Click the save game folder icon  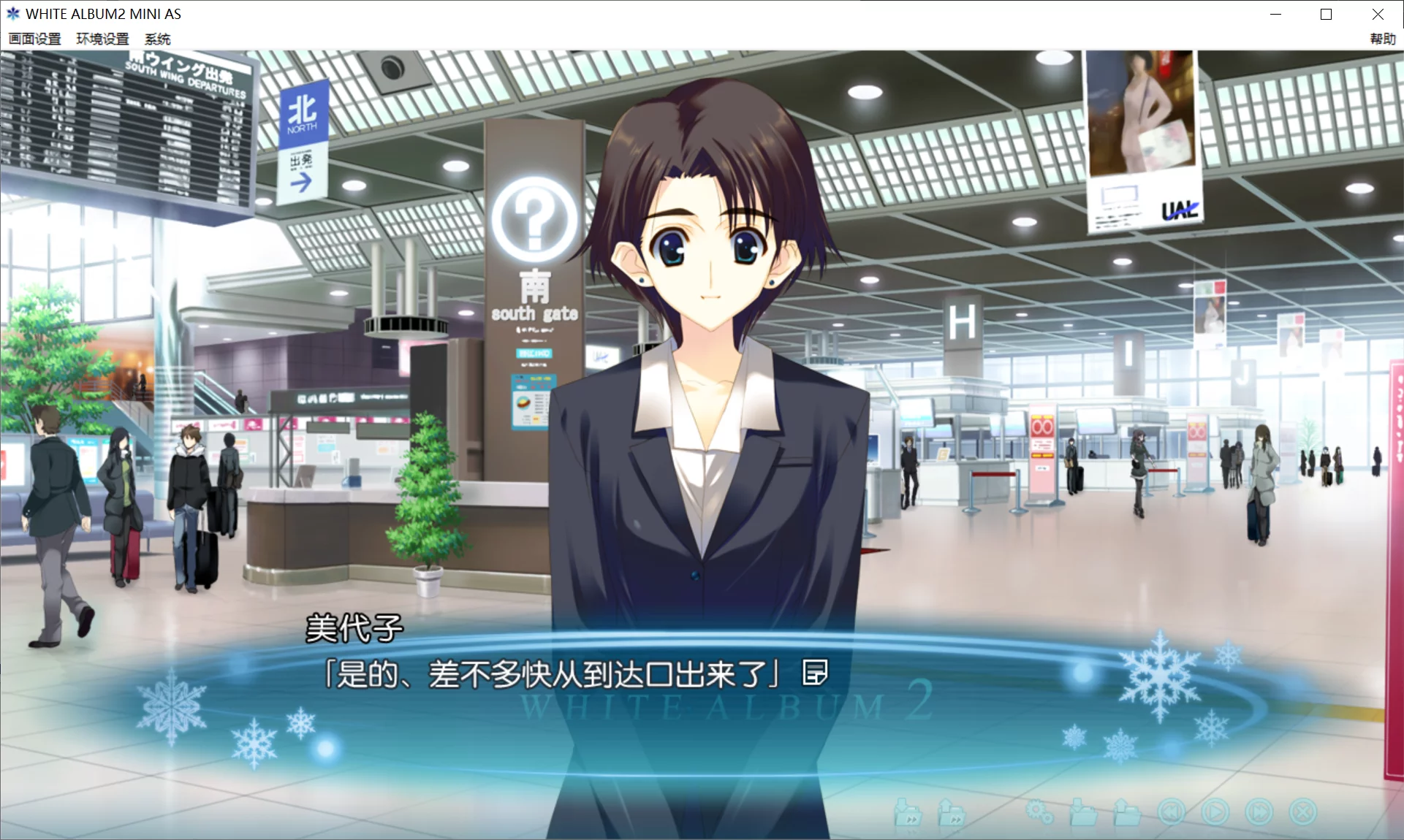click(1129, 812)
